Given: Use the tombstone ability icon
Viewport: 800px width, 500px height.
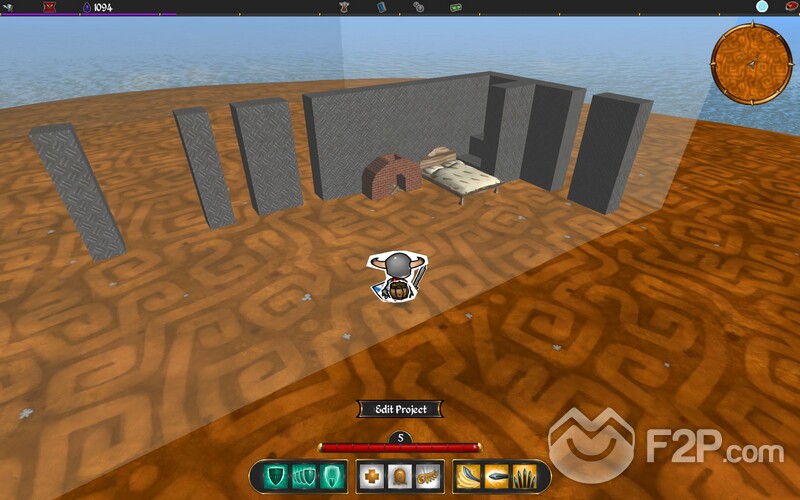Looking at the screenshot, I should [400, 476].
